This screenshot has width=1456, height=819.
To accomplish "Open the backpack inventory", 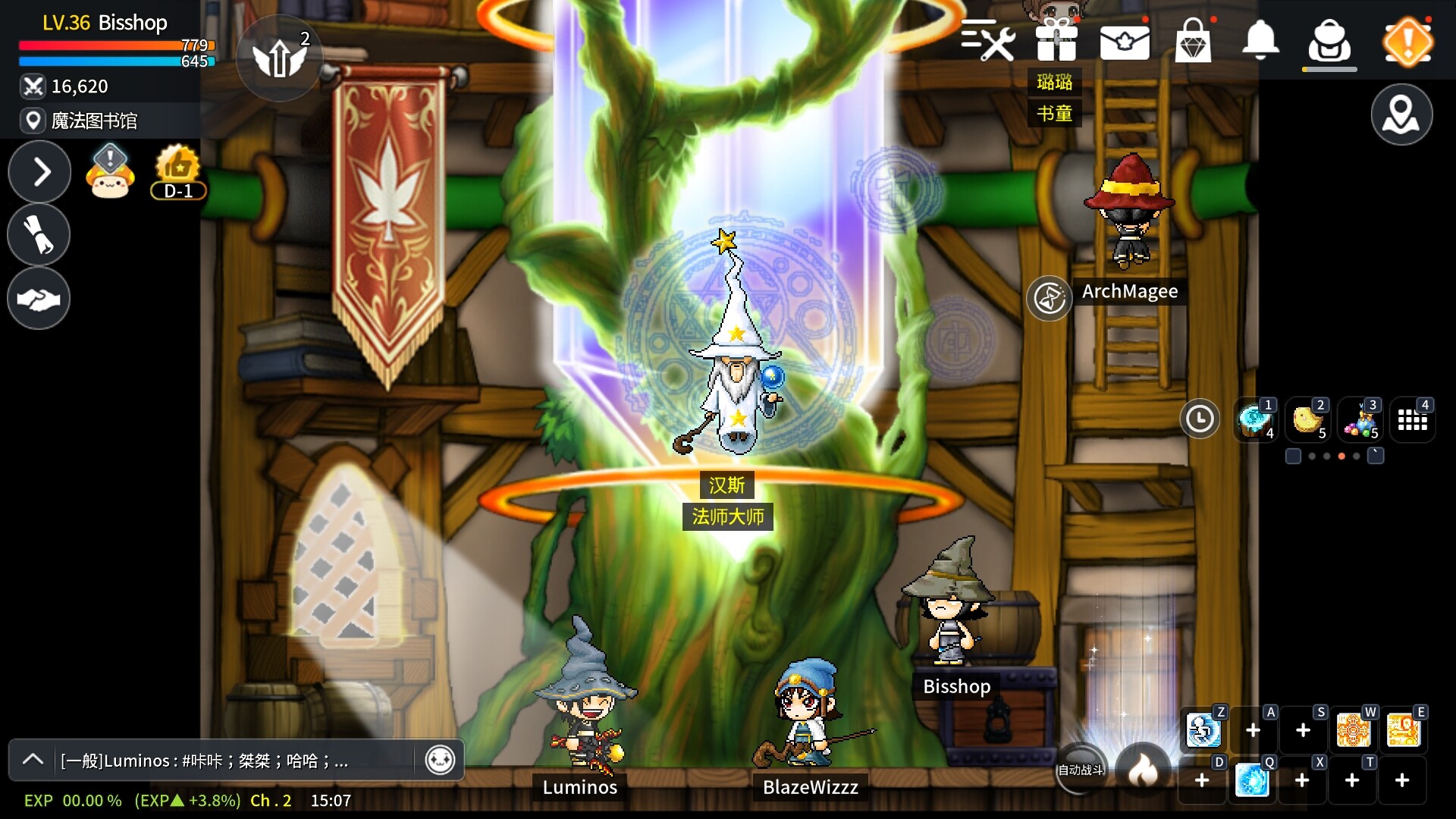I will tap(1329, 41).
